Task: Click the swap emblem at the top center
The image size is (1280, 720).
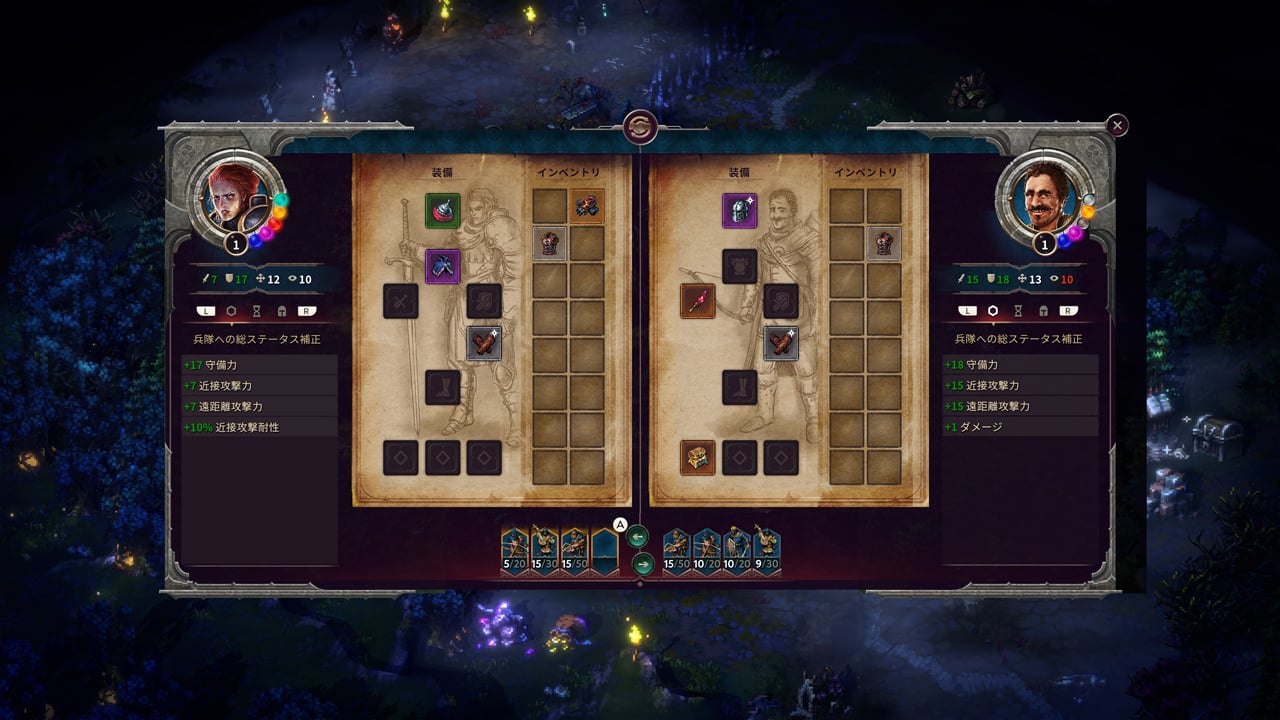Action: pyautogui.click(x=639, y=127)
